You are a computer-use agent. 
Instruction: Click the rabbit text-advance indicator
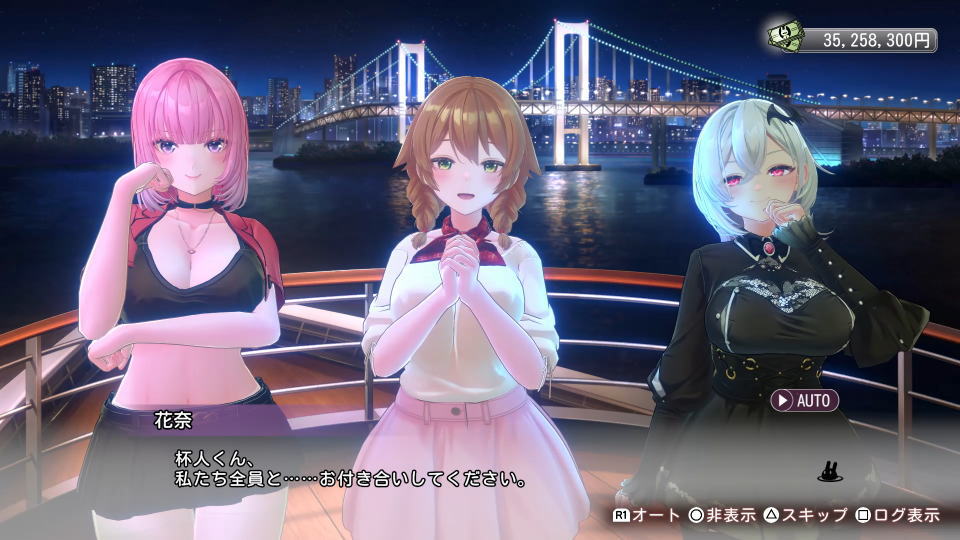coord(829,470)
